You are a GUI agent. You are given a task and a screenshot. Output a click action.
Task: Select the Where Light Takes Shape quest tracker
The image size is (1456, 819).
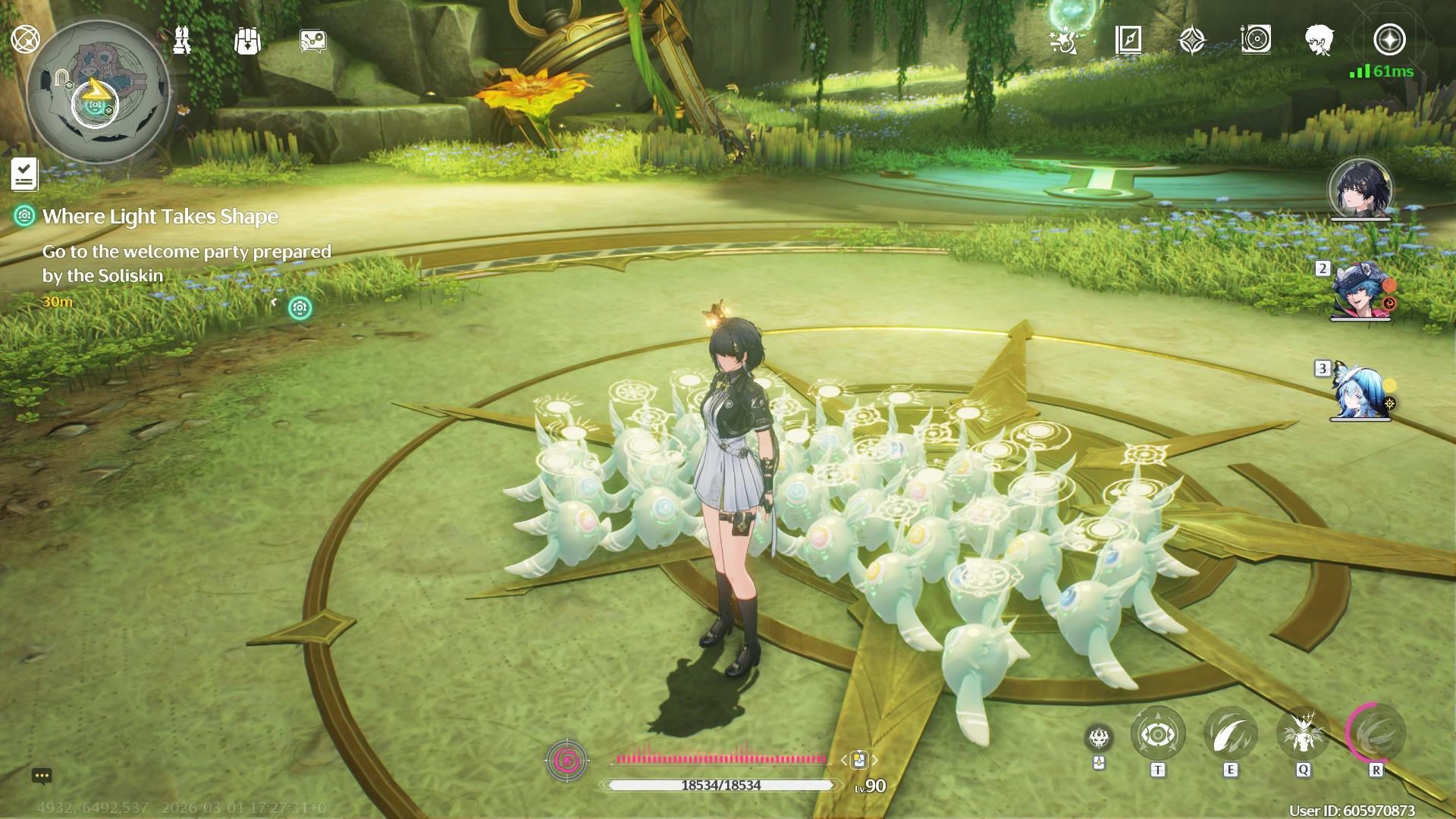coord(160,217)
